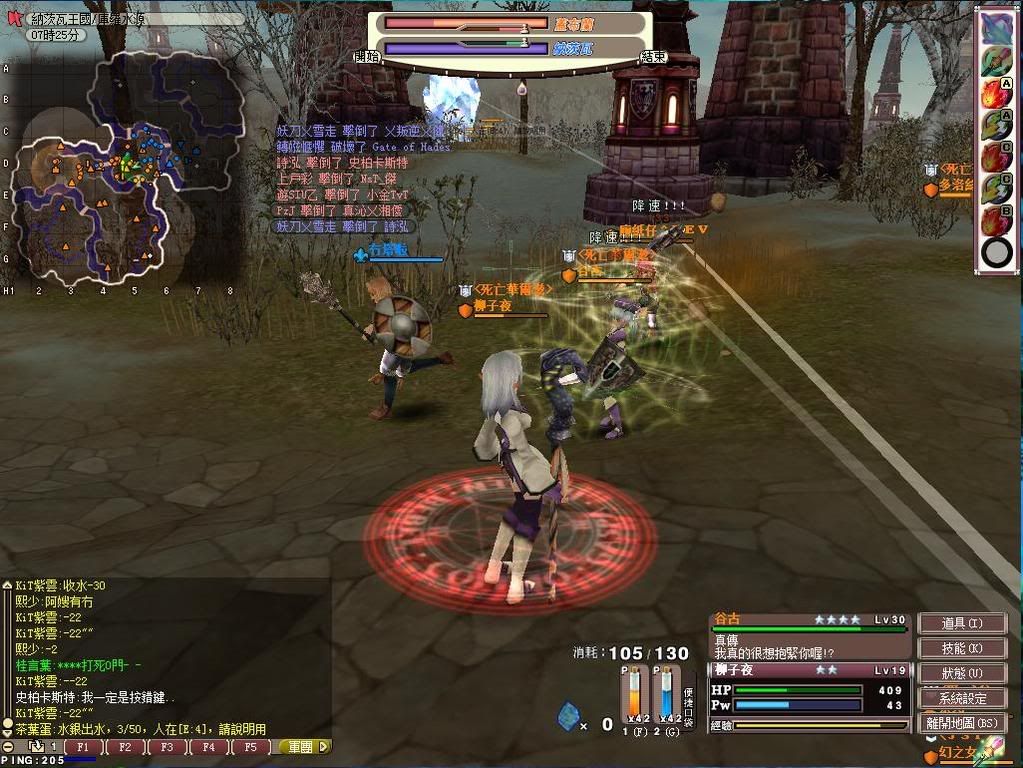Open the 軍團 chat channel selector
The height and width of the screenshot is (768, 1023).
click(304, 747)
